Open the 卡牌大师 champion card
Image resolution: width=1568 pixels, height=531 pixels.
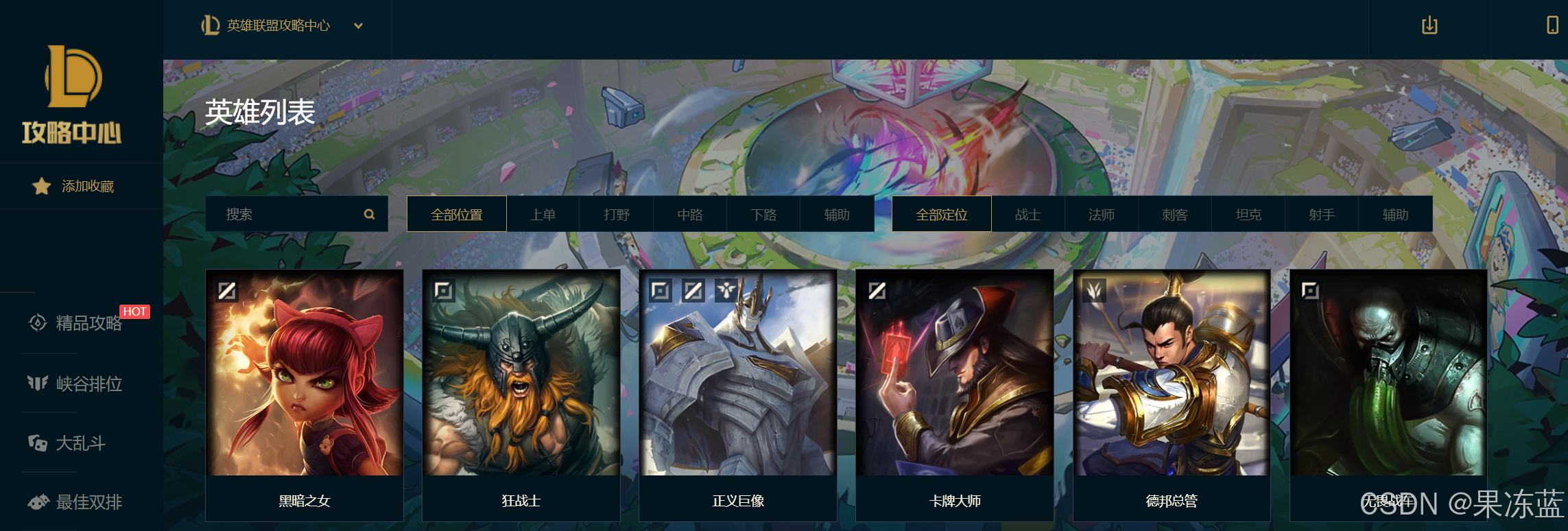click(x=953, y=384)
